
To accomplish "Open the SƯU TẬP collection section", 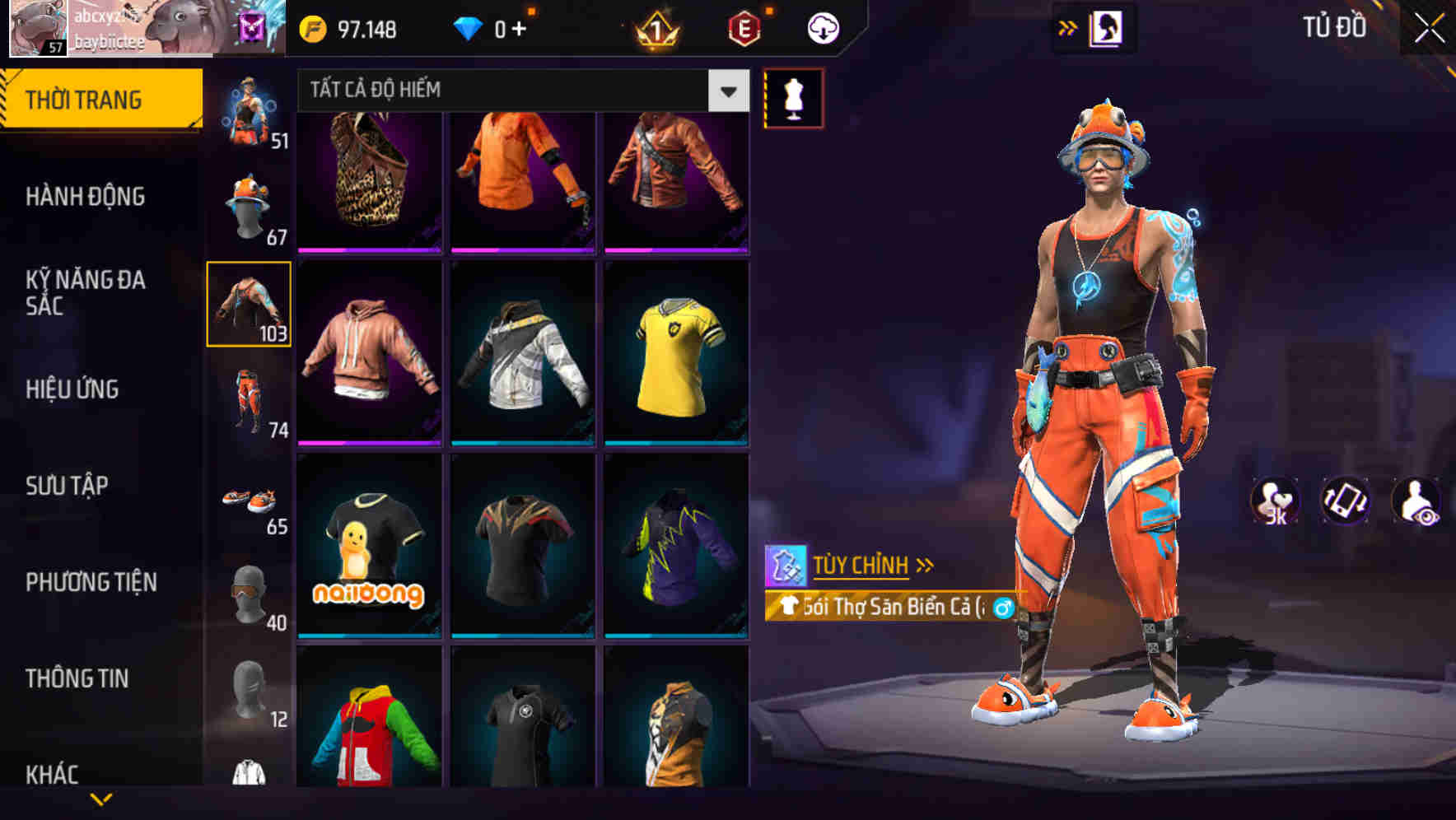I will point(68,486).
